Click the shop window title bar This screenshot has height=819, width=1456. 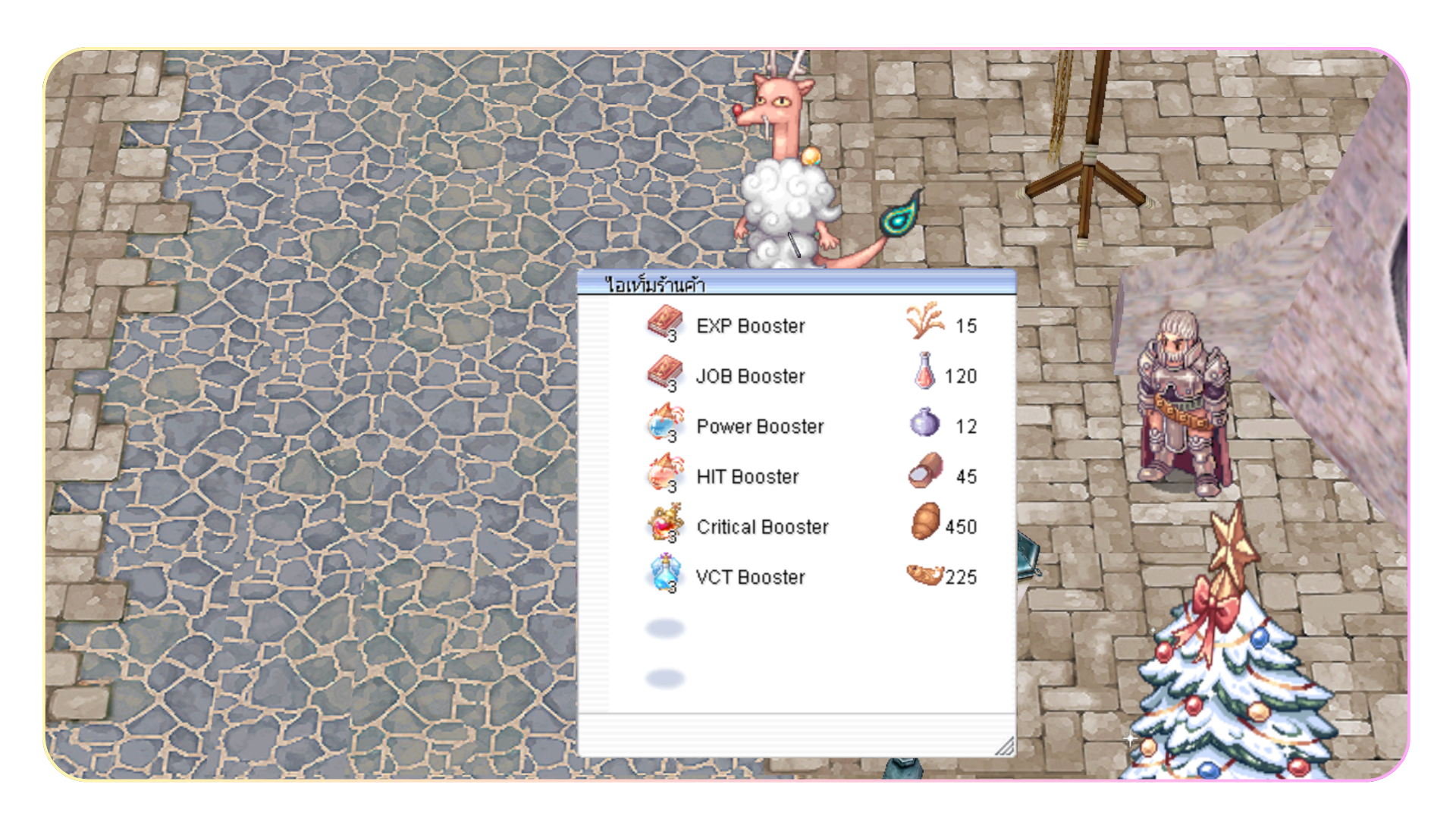pos(796,284)
